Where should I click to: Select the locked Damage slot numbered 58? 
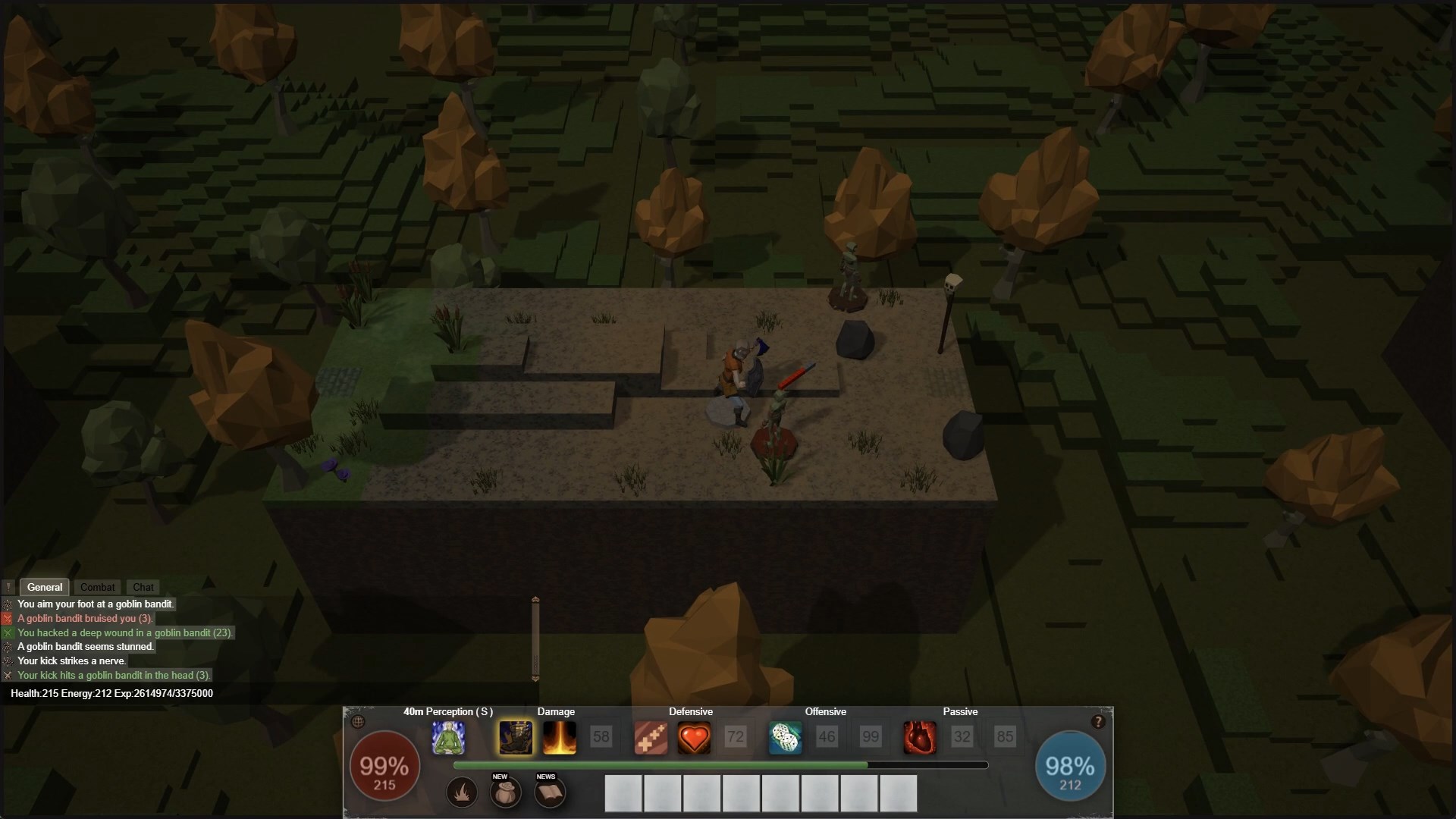(601, 737)
